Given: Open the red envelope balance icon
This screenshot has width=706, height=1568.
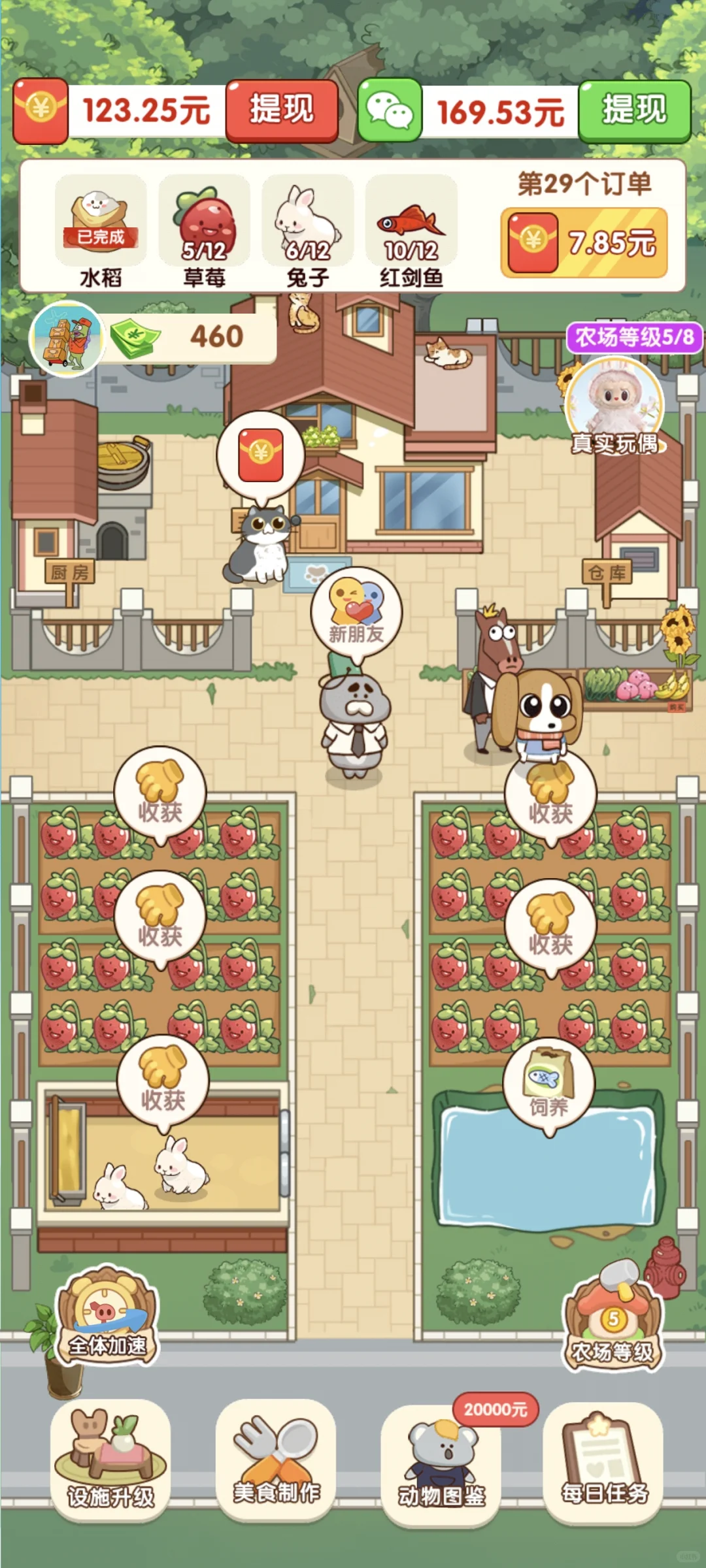Looking at the screenshot, I should 41,110.
